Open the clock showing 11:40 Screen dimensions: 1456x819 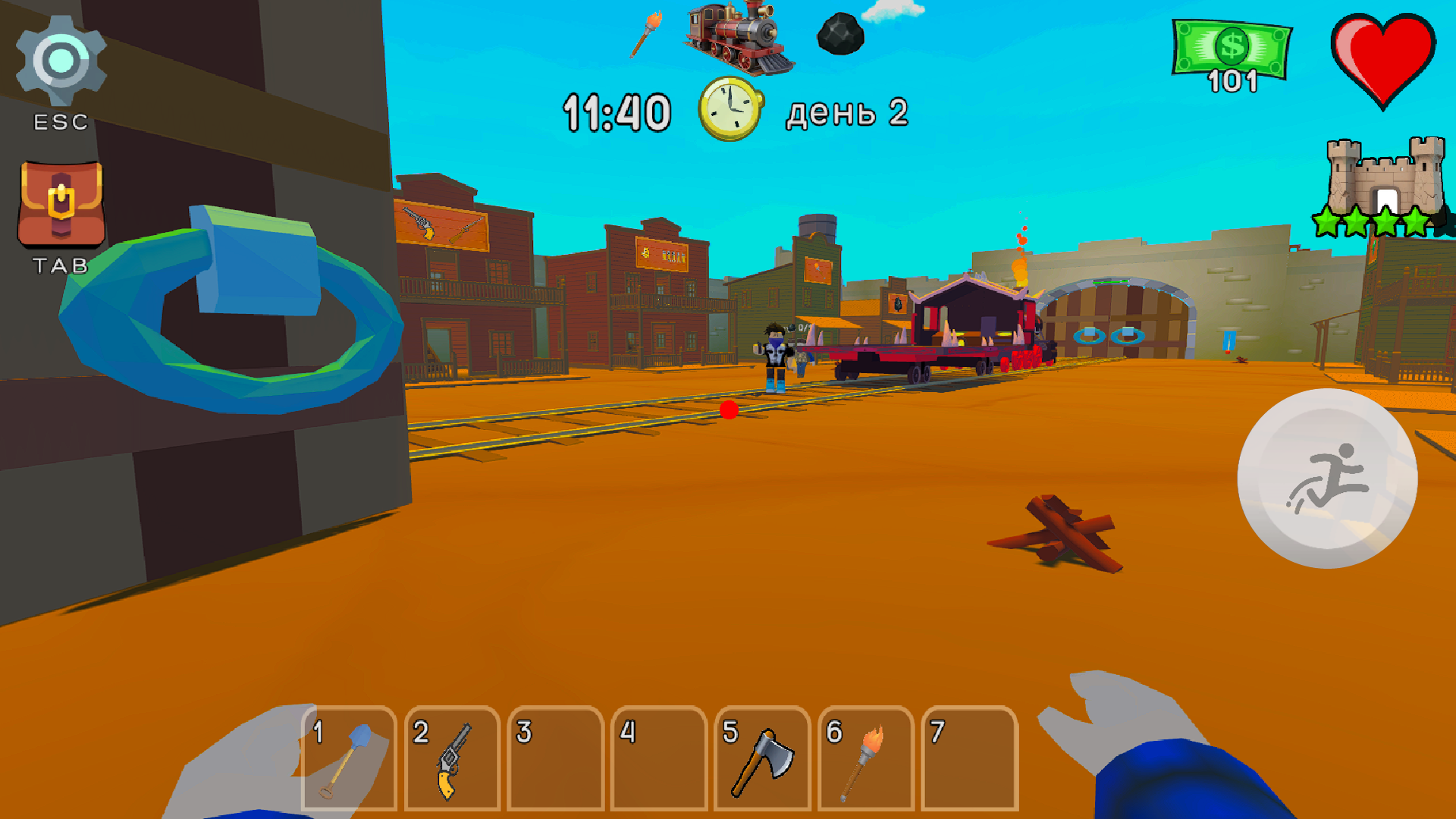tap(728, 106)
